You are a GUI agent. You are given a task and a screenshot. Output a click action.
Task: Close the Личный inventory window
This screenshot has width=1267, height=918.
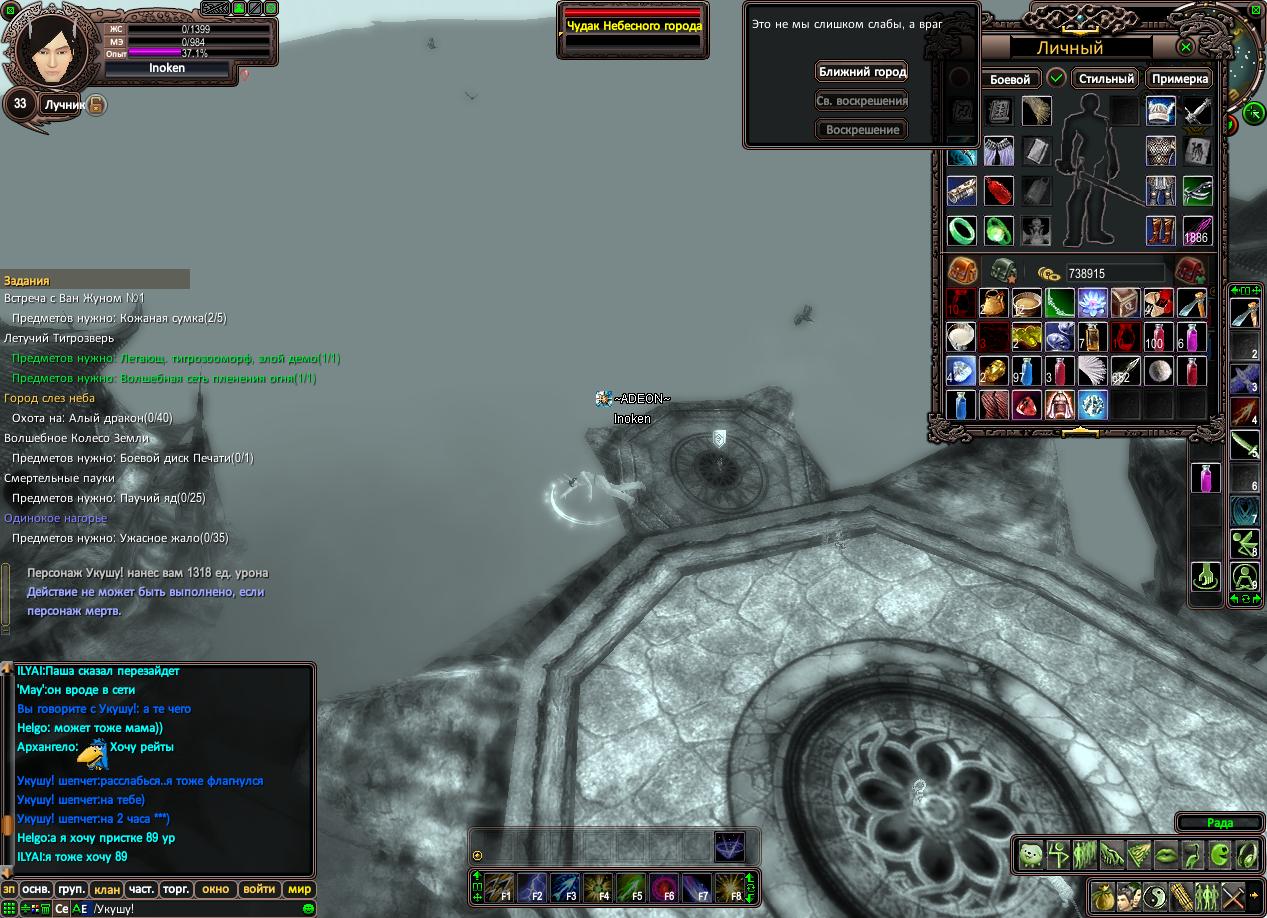[x=1186, y=47]
